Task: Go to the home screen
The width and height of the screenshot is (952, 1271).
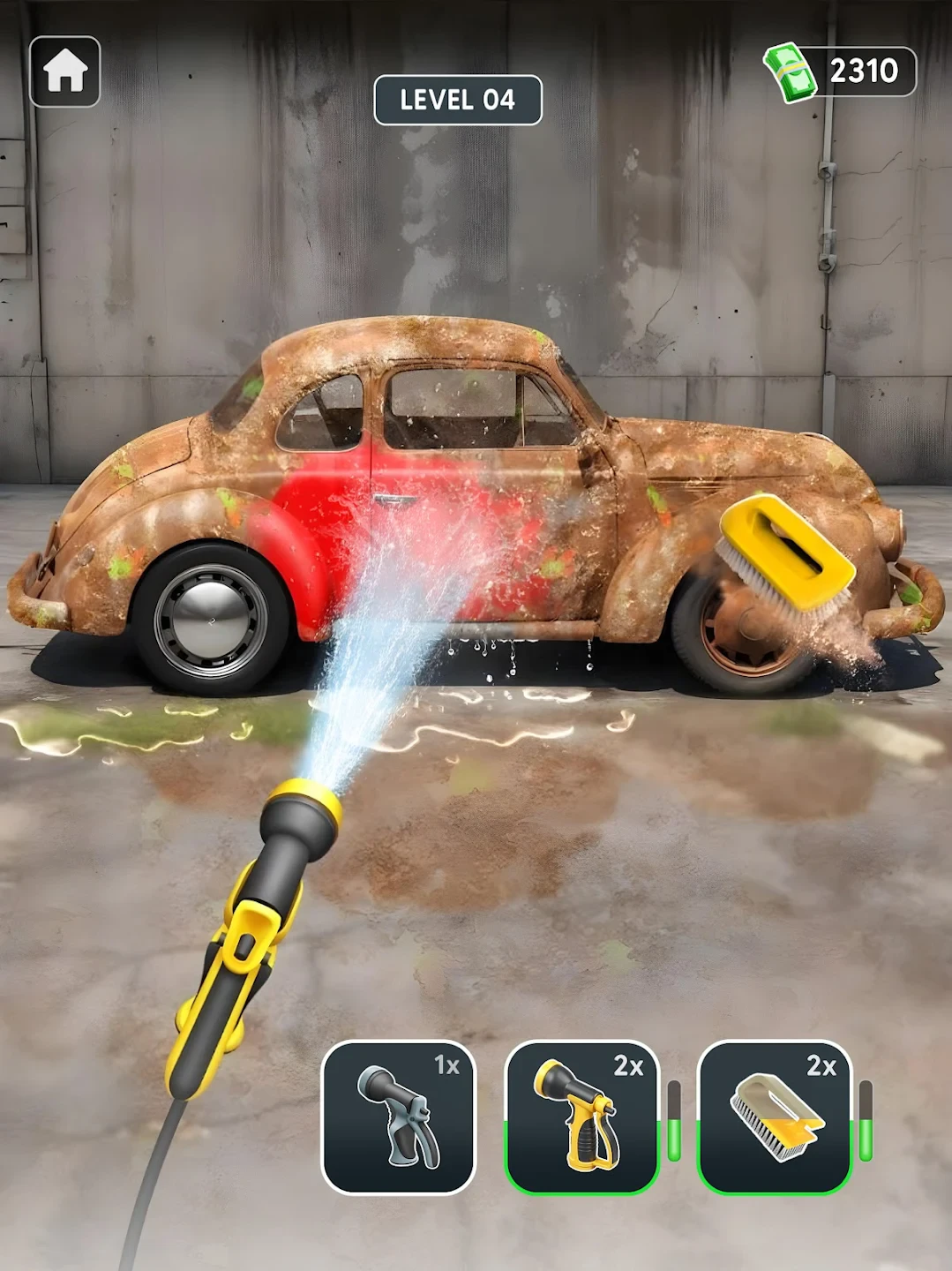Action: (x=64, y=71)
